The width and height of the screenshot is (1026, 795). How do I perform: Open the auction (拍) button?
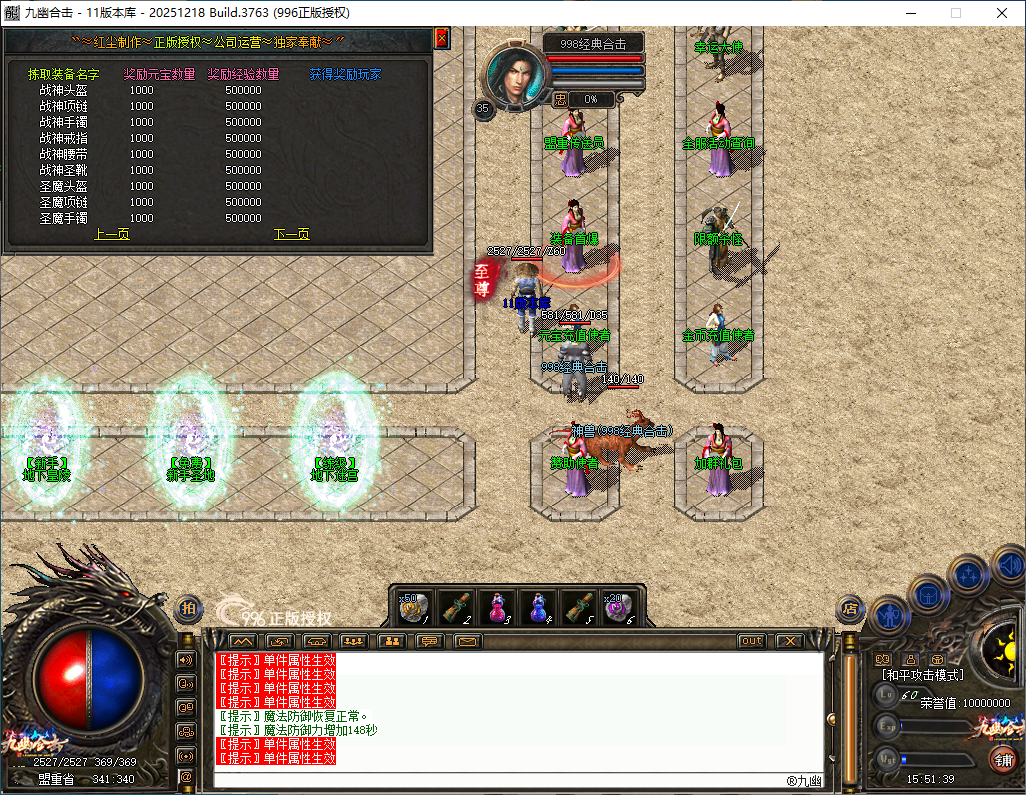coord(188,607)
